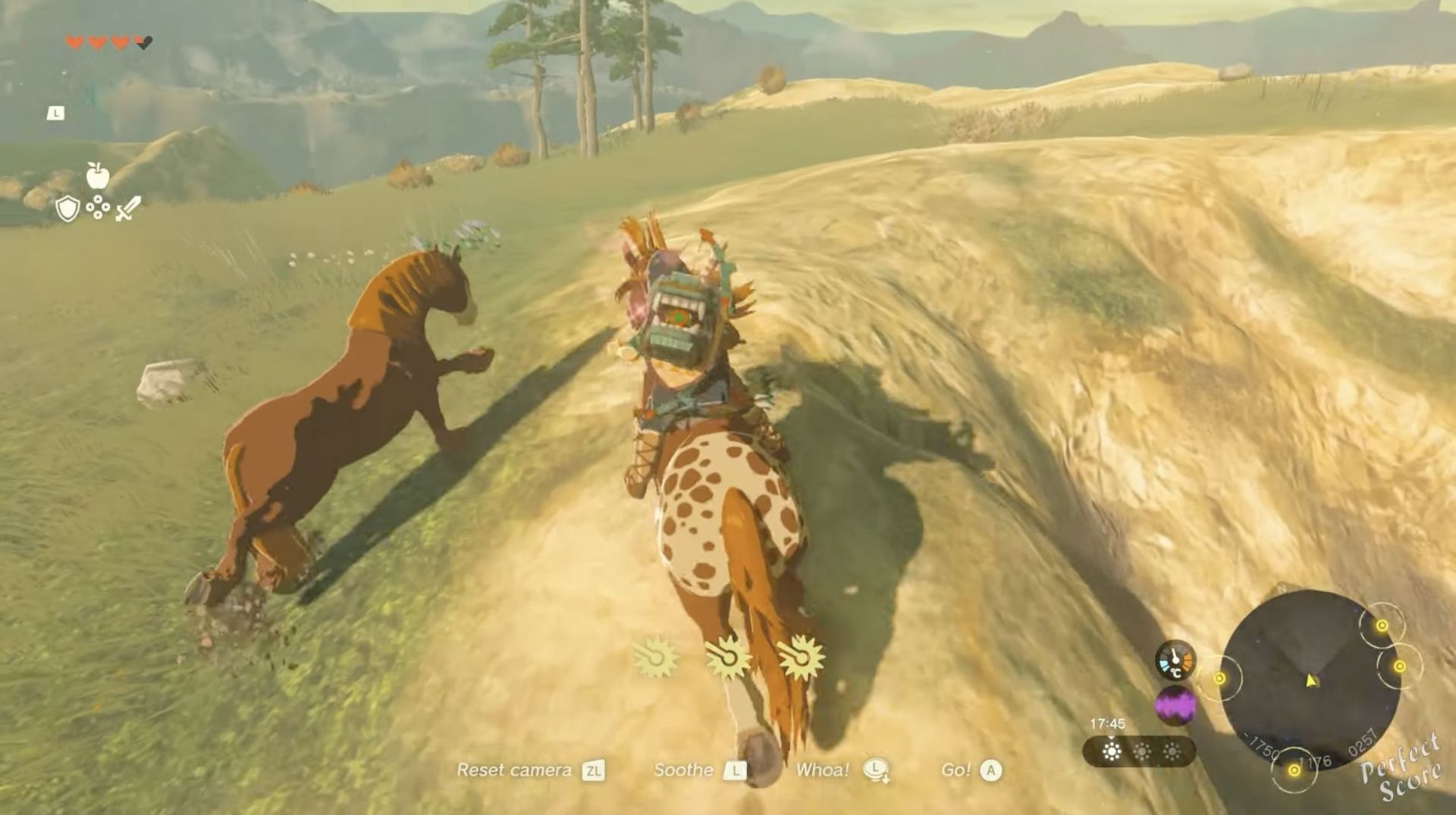Select the sword icon beside the D-pad
Screen dimensions: 1456x815
click(x=129, y=208)
